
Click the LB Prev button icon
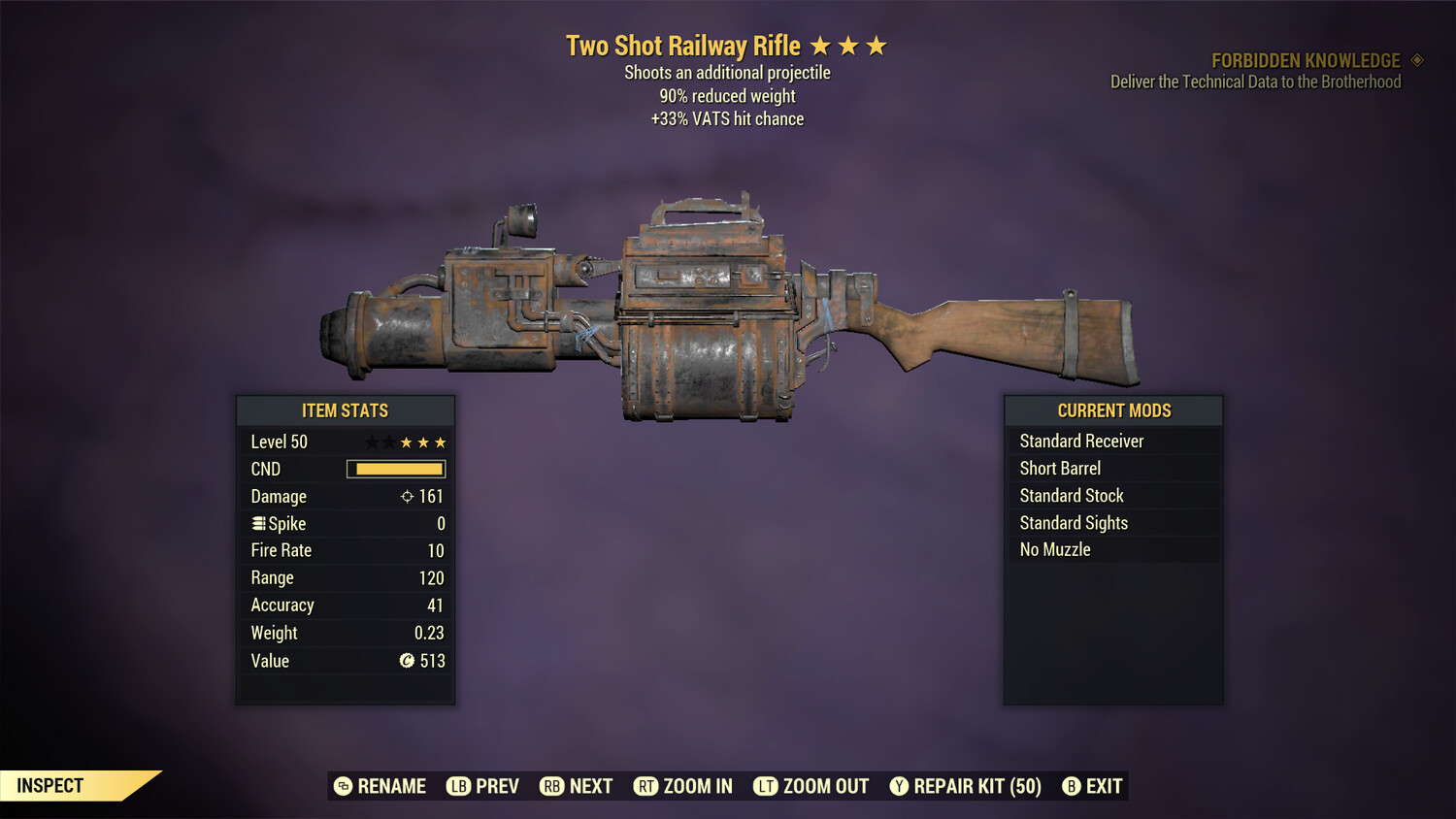pos(456,786)
